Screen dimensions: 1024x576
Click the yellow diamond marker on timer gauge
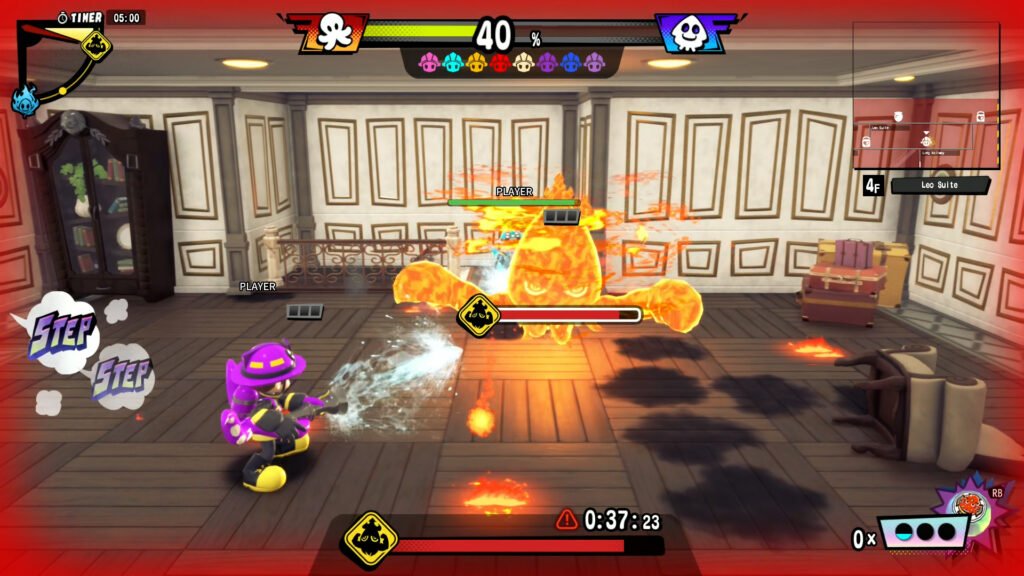click(95, 44)
